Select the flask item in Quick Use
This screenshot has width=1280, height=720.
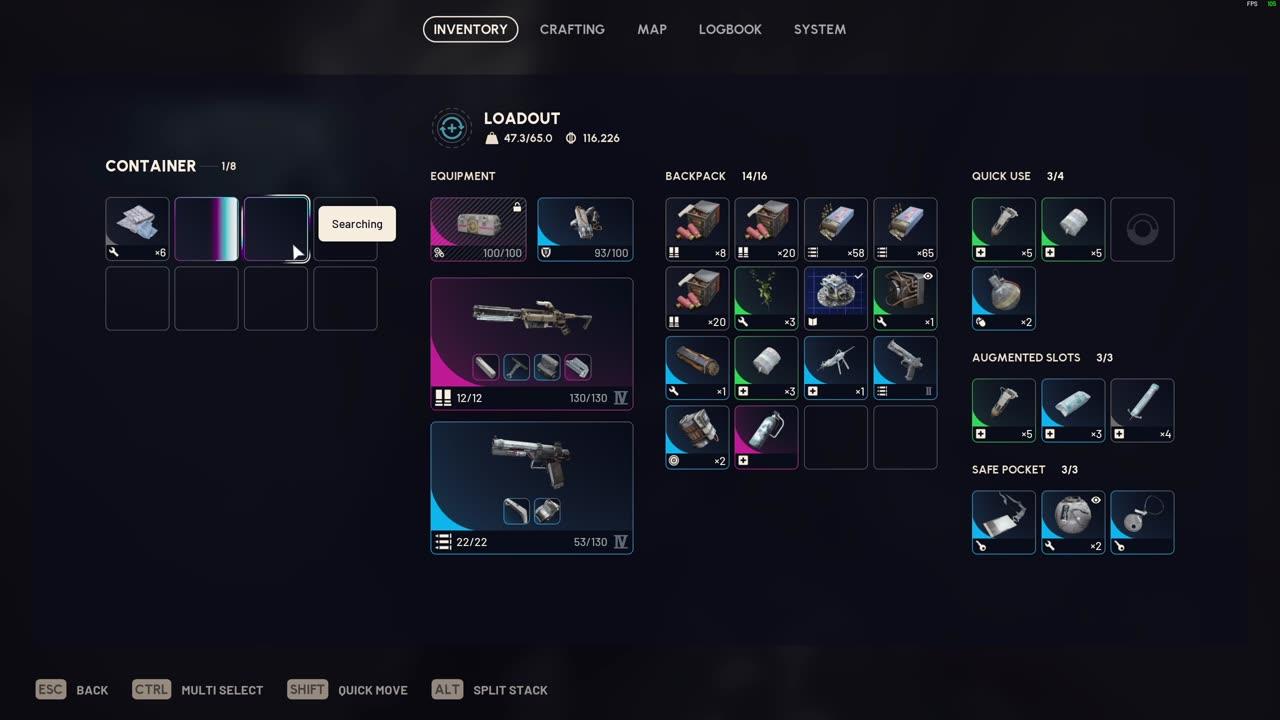coord(1003,298)
